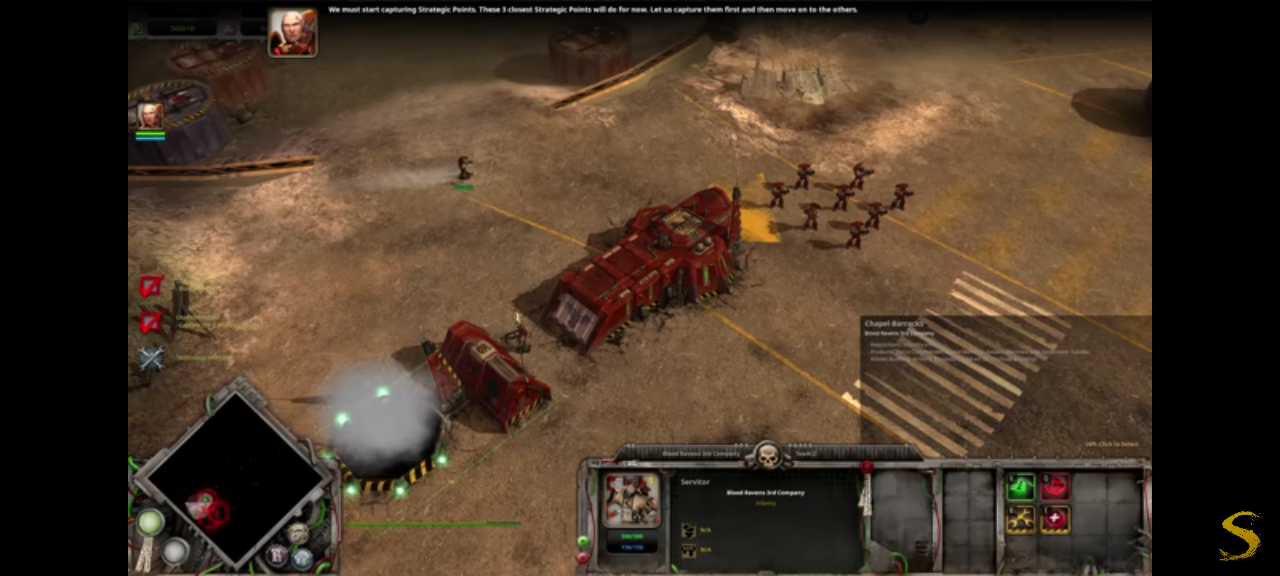Select the Servitor unit portrait
1280x576 pixels.
[x=631, y=499]
